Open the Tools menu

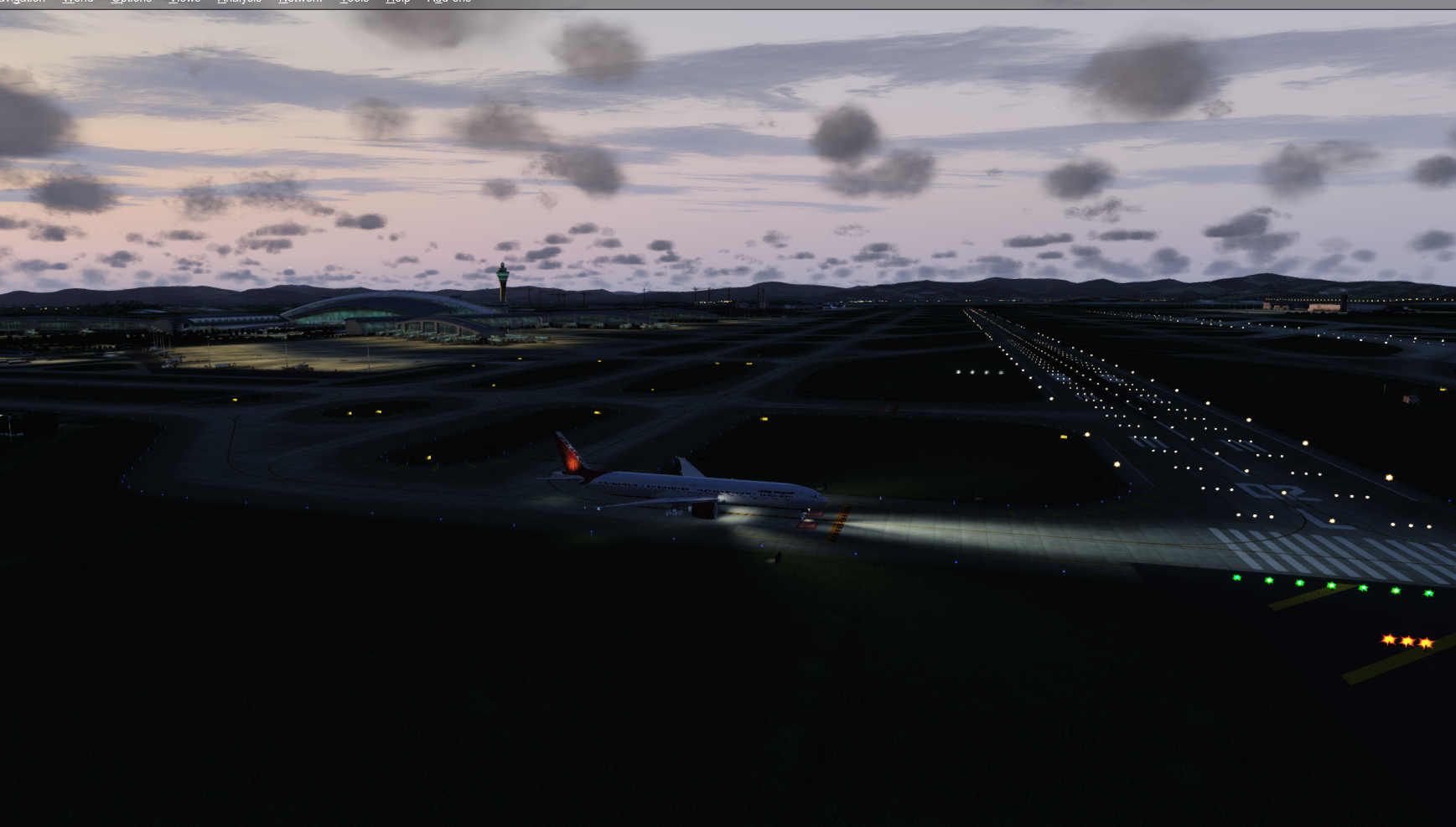click(x=355, y=3)
